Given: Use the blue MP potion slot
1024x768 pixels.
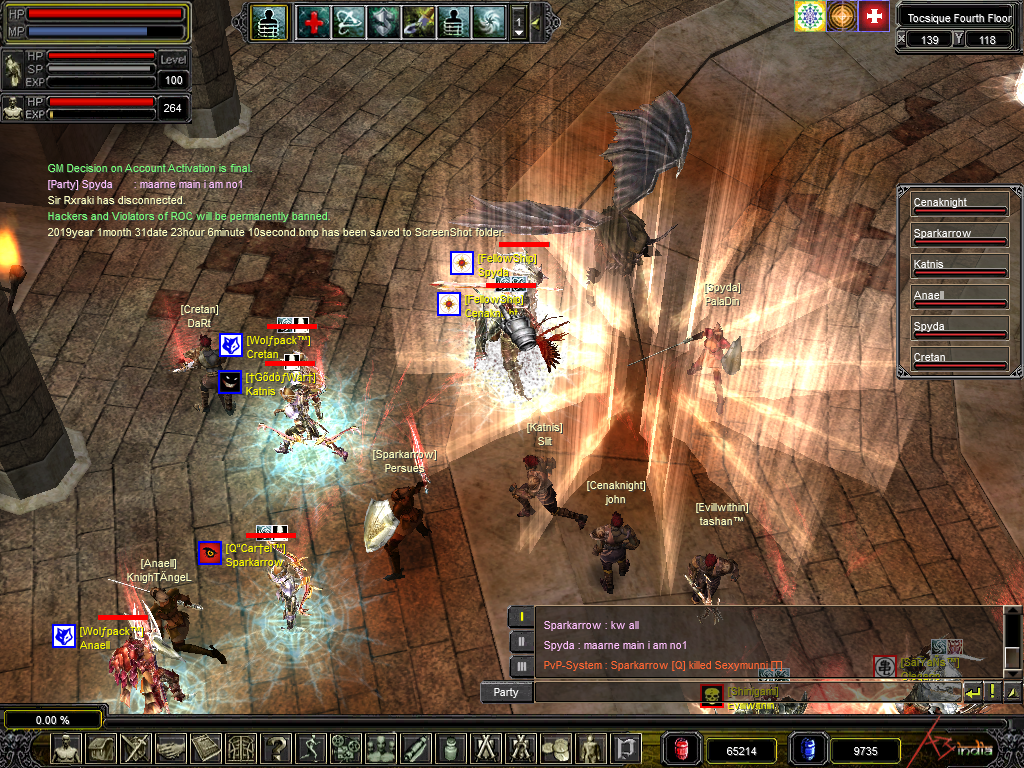Looking at the screenshot, I should tap(807, 748).
